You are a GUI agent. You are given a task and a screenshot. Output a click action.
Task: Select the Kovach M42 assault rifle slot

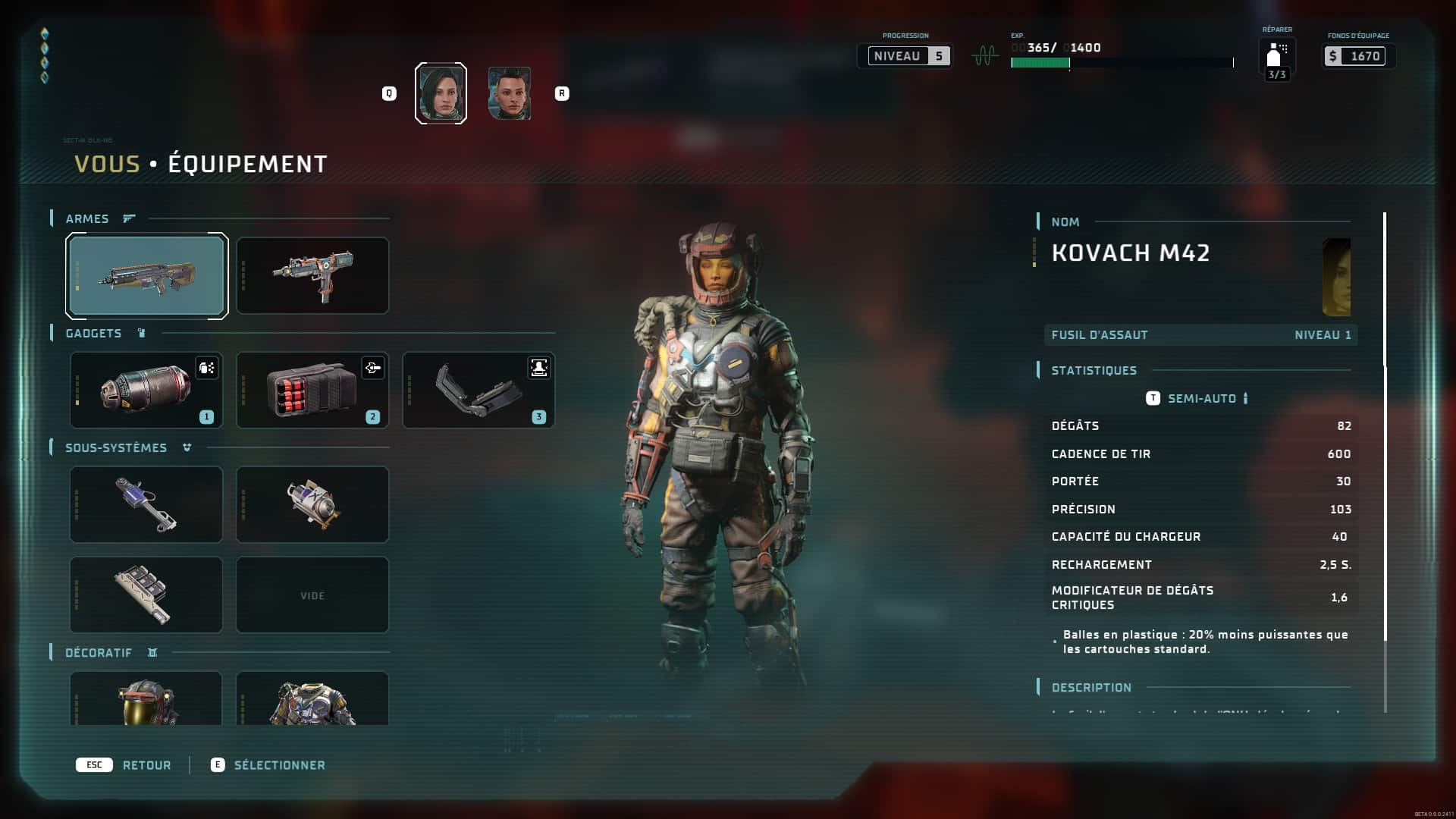[x=146, y=276]
